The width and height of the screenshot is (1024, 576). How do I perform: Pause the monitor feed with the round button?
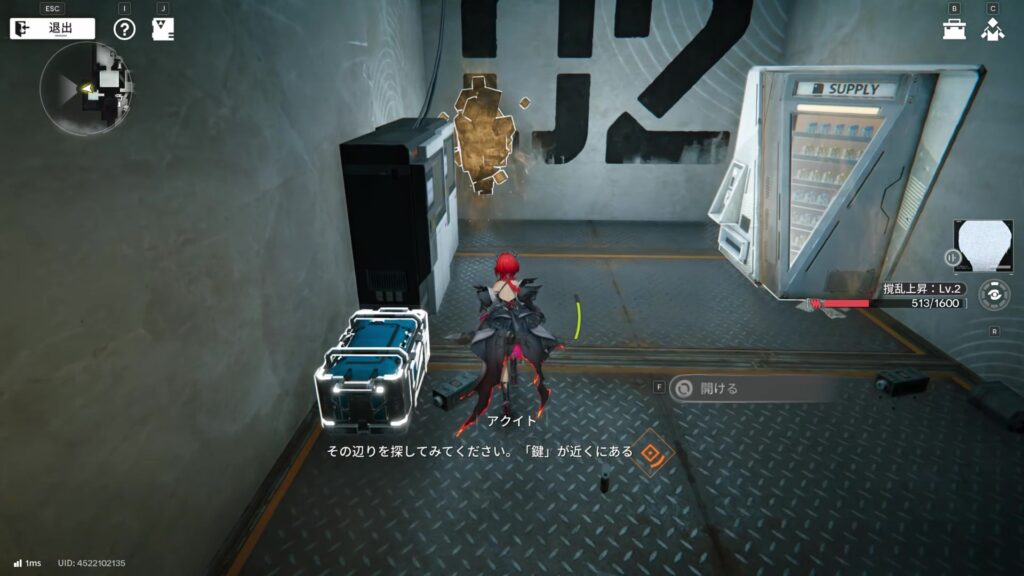953,257
